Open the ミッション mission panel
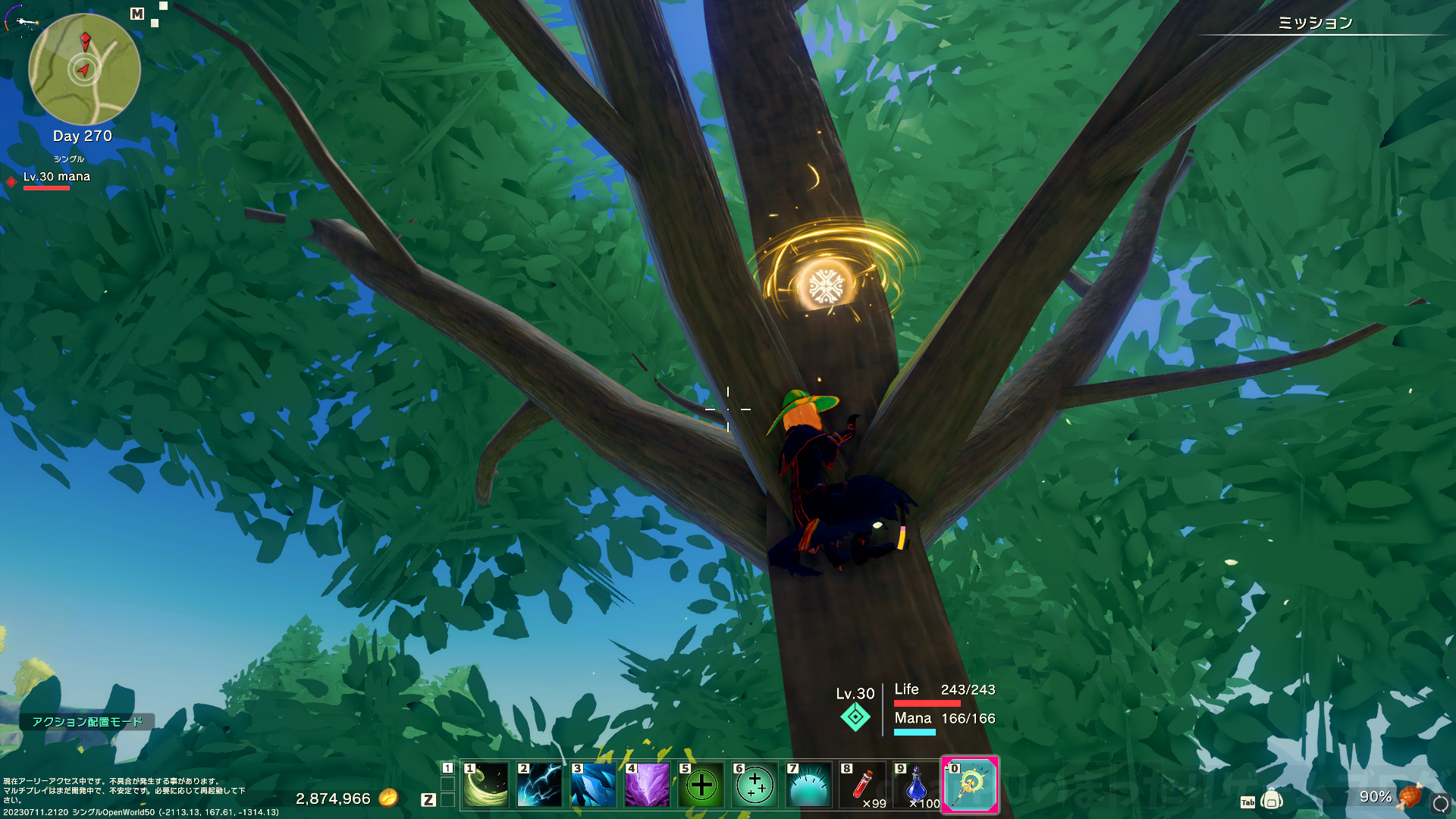1456x819 pixels. tap(1316, 24)
